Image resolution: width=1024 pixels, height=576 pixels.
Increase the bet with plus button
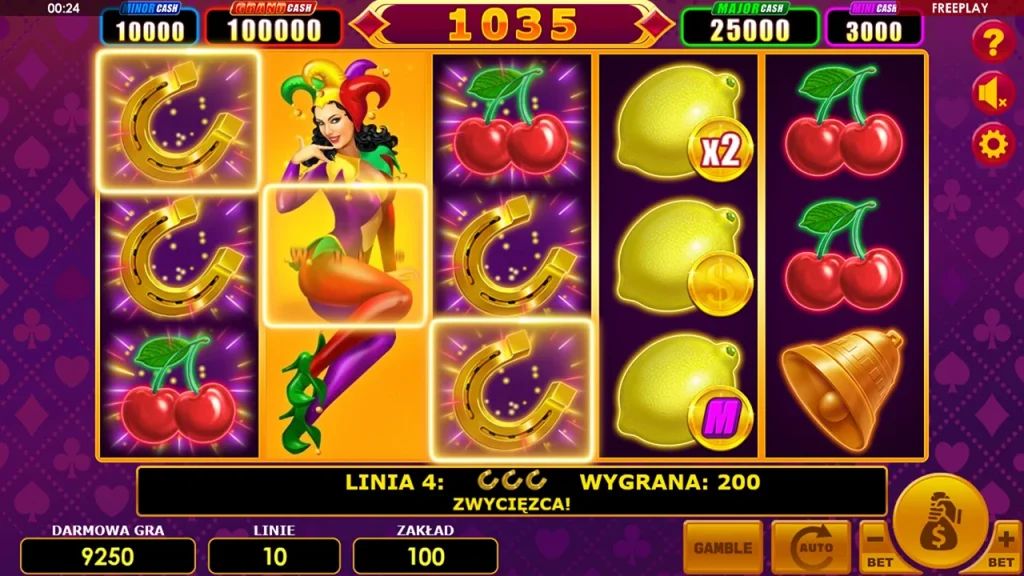coord(1005,547)
